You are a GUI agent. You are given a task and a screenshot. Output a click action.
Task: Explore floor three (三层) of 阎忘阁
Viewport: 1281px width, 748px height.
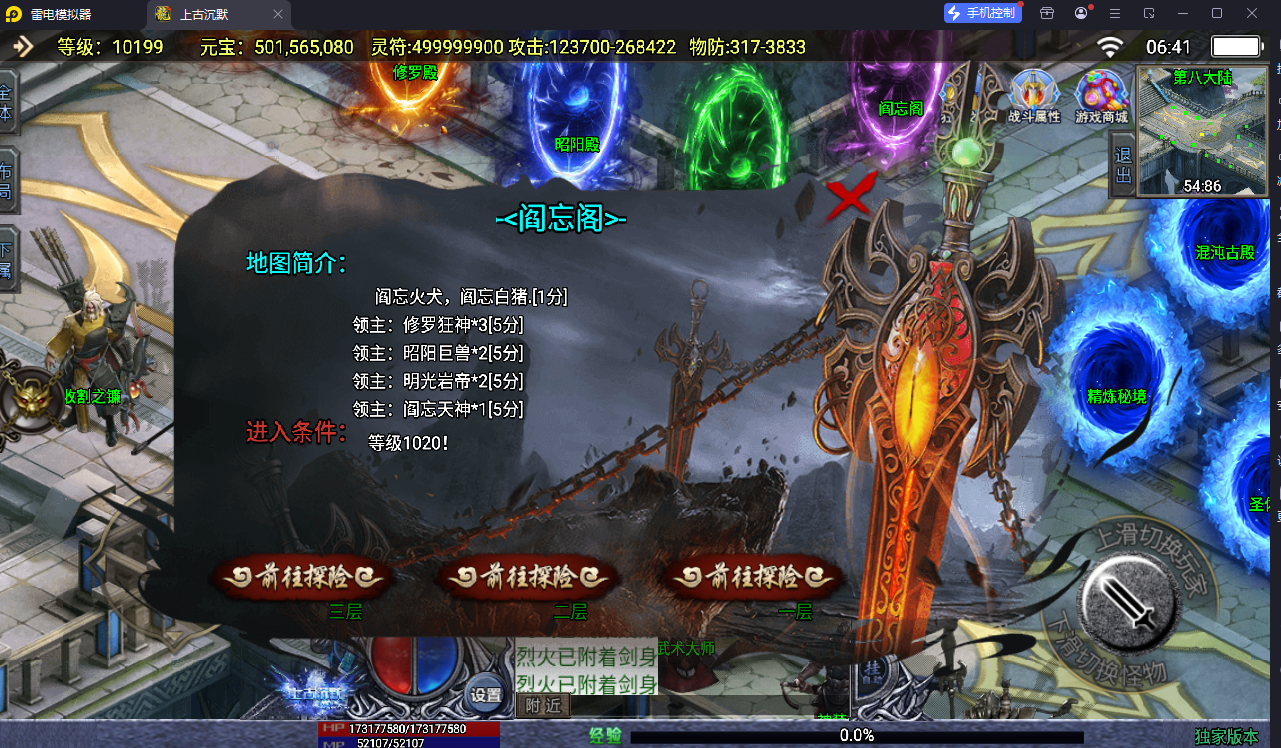[300, 578]
